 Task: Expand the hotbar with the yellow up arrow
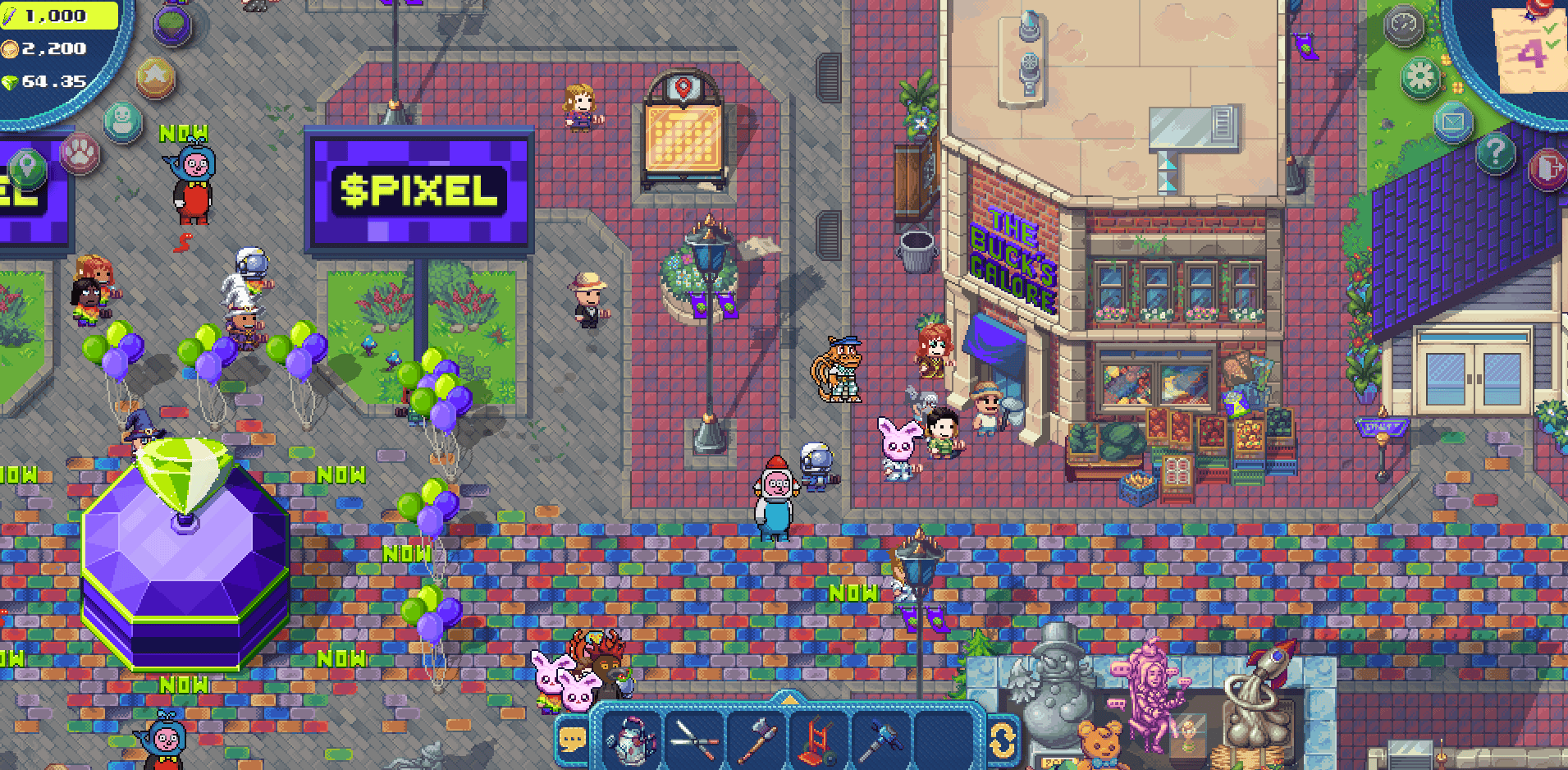point(789,699)
